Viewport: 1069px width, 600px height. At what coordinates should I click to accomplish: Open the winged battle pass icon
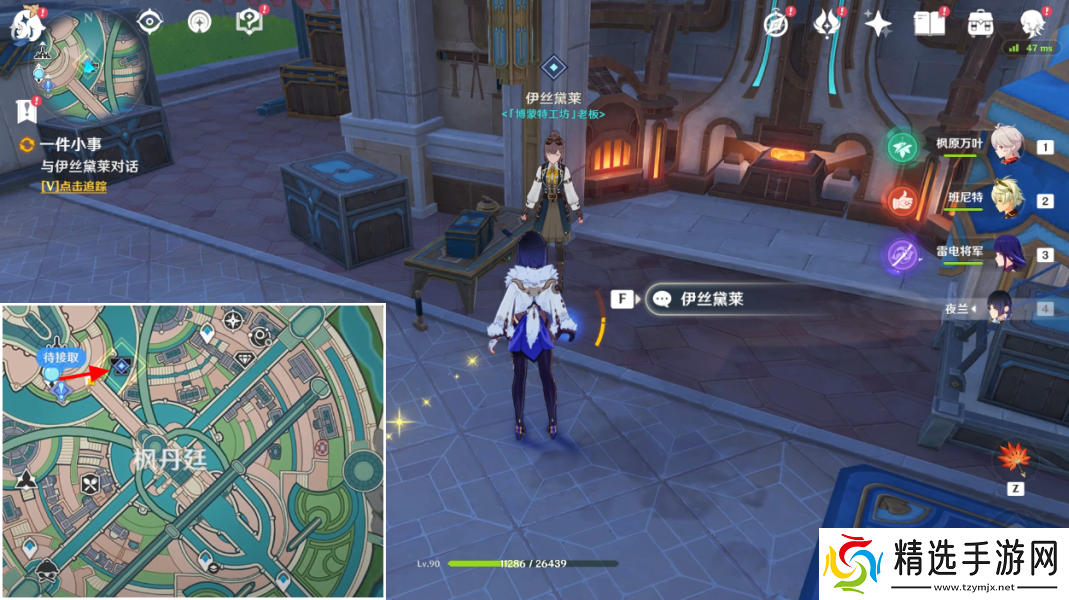828,23
